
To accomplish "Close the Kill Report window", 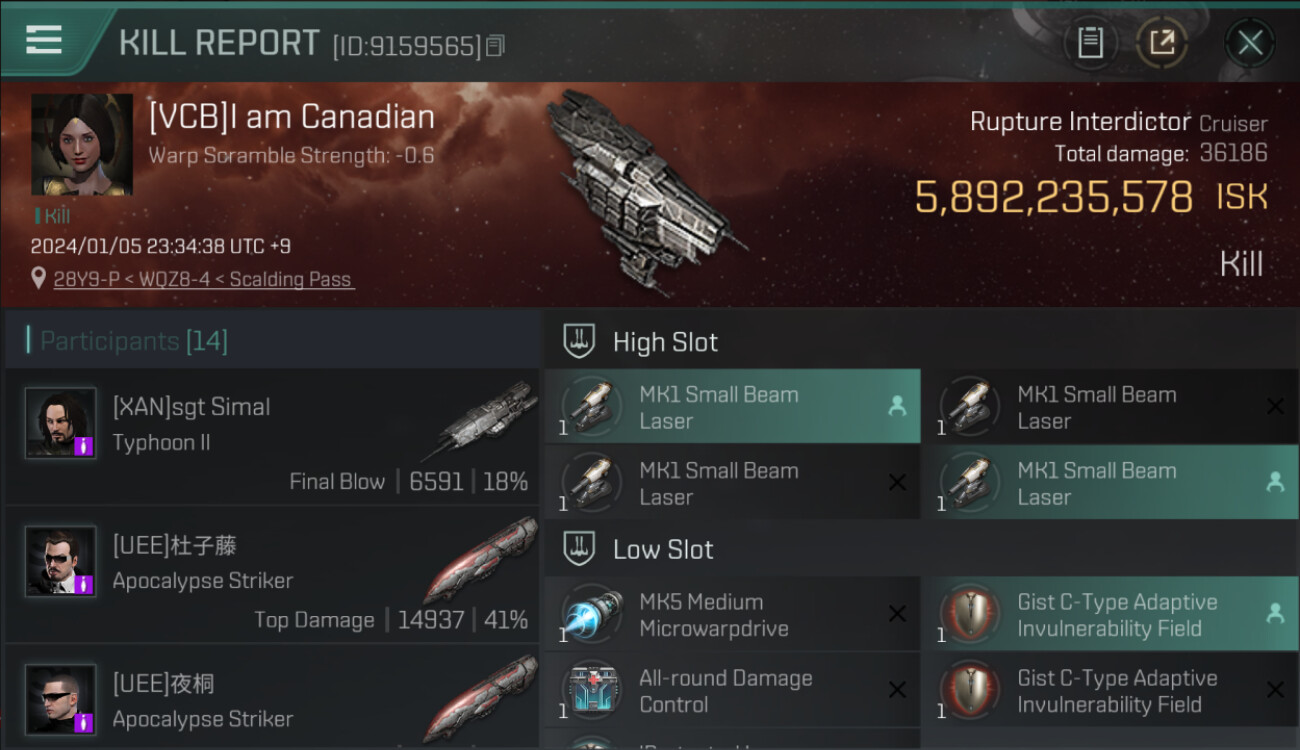I will tap(1250, 43).
